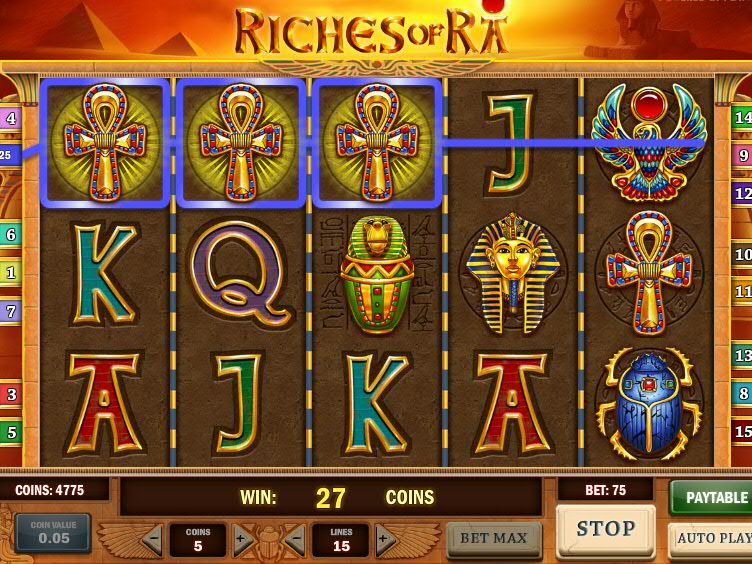Stop the spinning reels

[605, 529]
